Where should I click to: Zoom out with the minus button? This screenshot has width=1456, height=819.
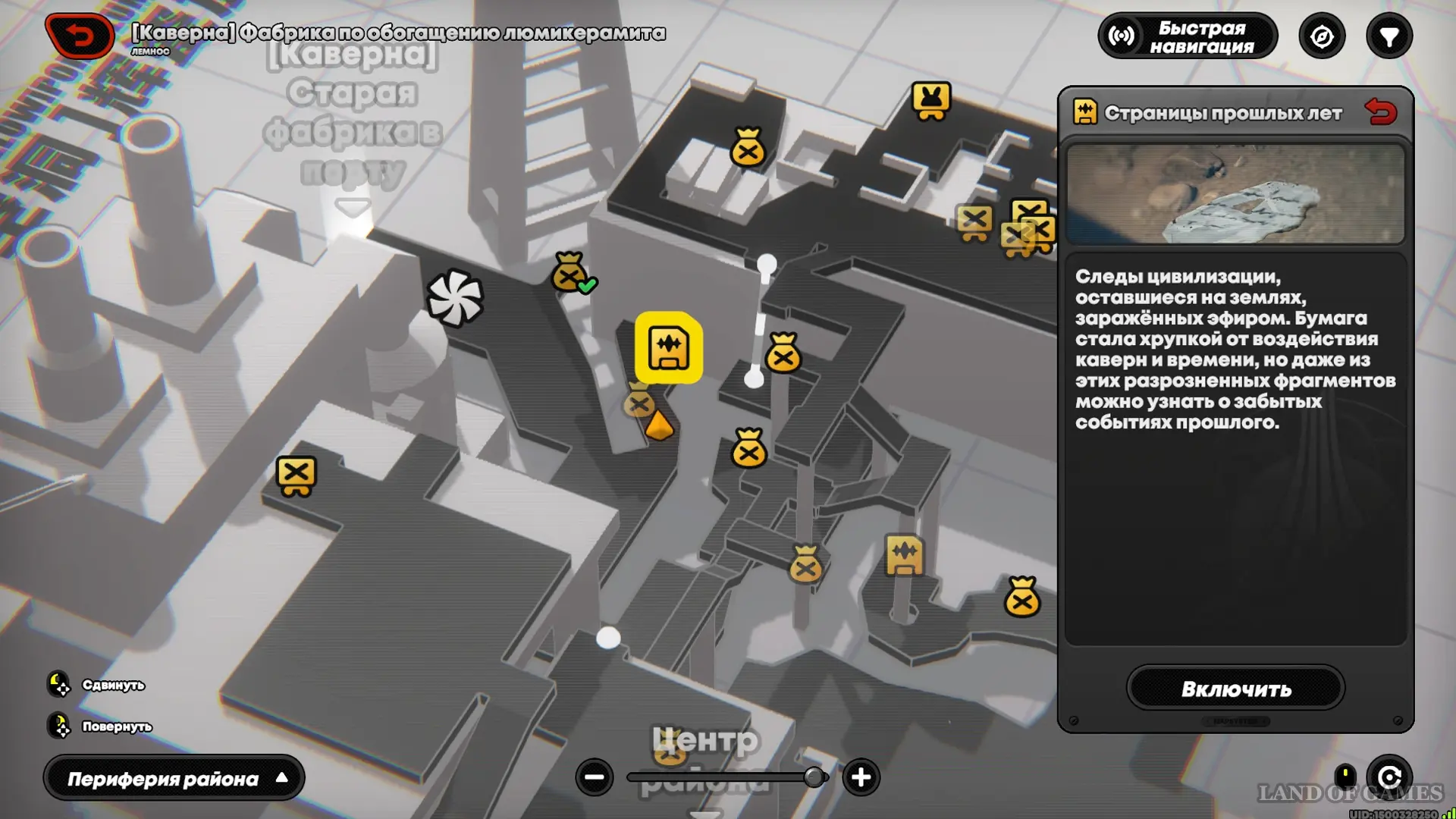coord(595,777)
